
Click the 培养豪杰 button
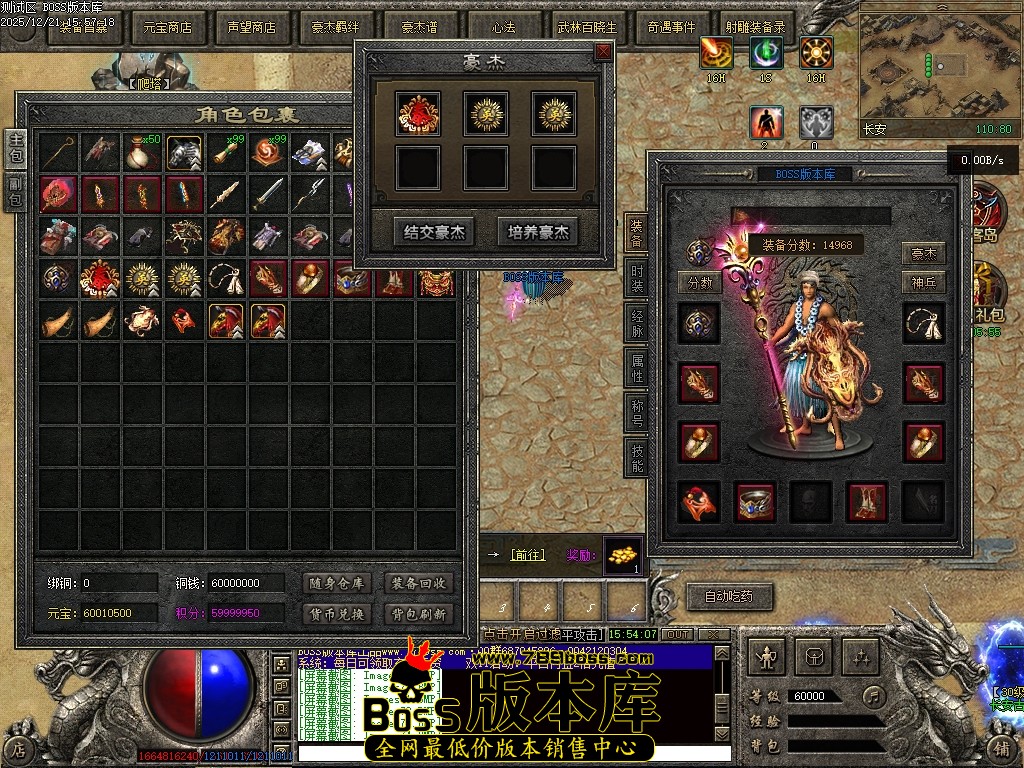click(x=537, y=232)
